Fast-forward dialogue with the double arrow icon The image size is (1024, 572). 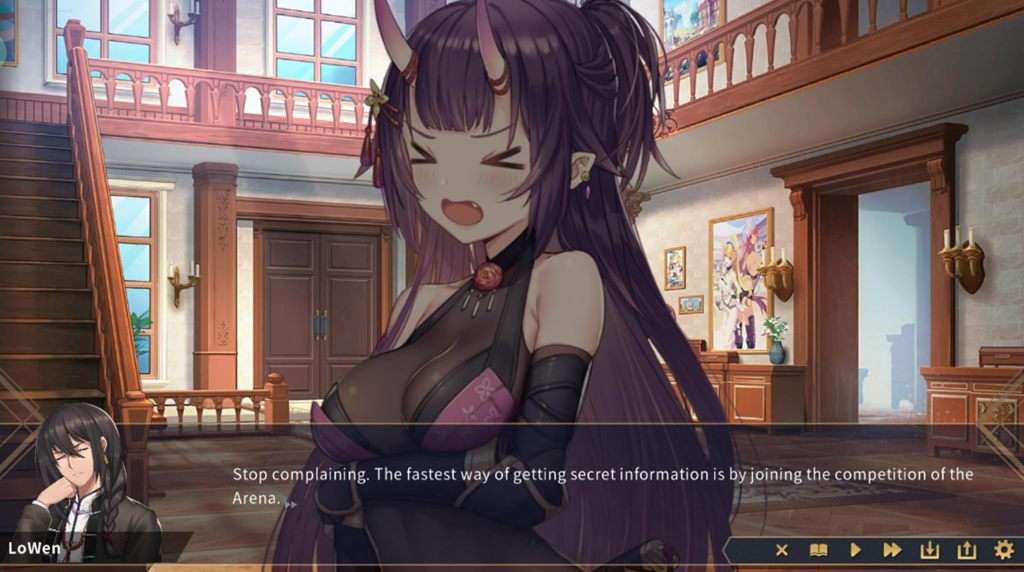pyautogui.click(x=892, y=550)
